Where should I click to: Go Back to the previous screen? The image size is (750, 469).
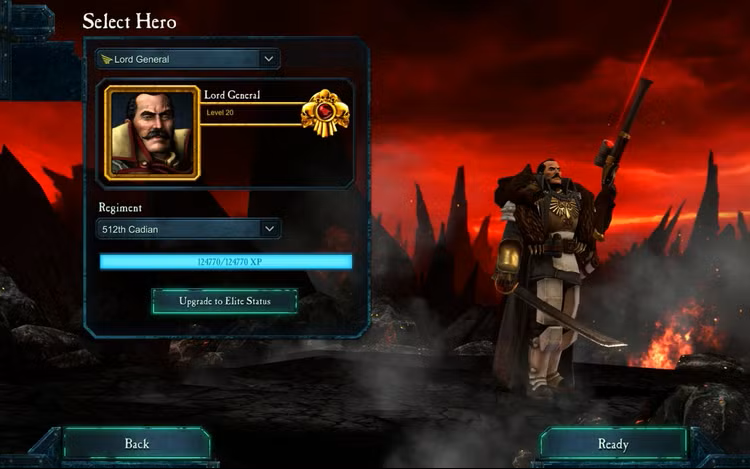click(x=136, y=443)
